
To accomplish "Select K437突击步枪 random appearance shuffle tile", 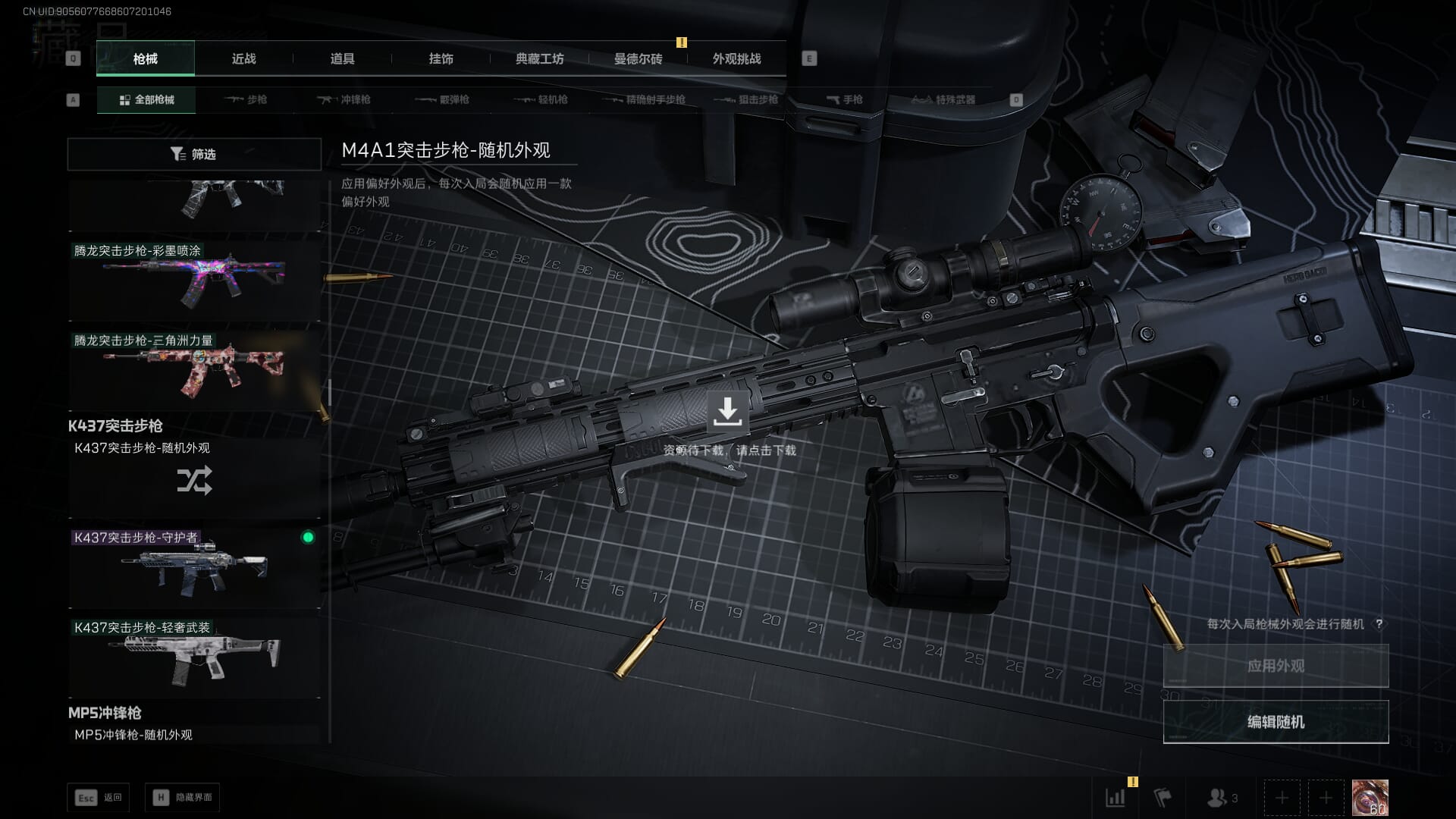I will [194, 479].
